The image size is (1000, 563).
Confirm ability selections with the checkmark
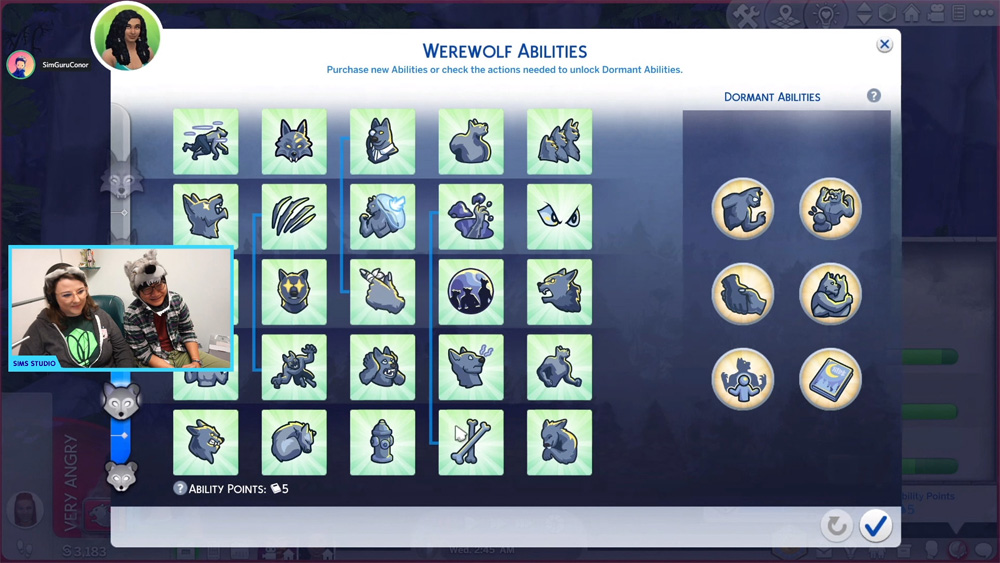click(876, 525)
